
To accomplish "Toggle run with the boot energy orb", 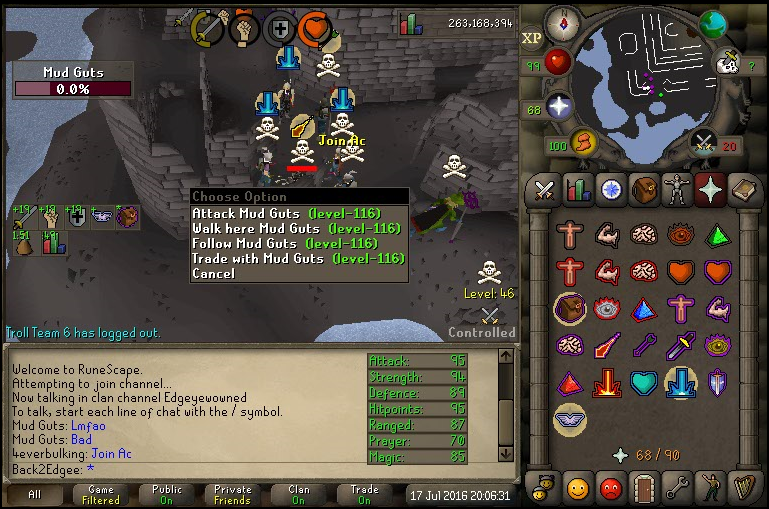I will (x=583, y=143).
